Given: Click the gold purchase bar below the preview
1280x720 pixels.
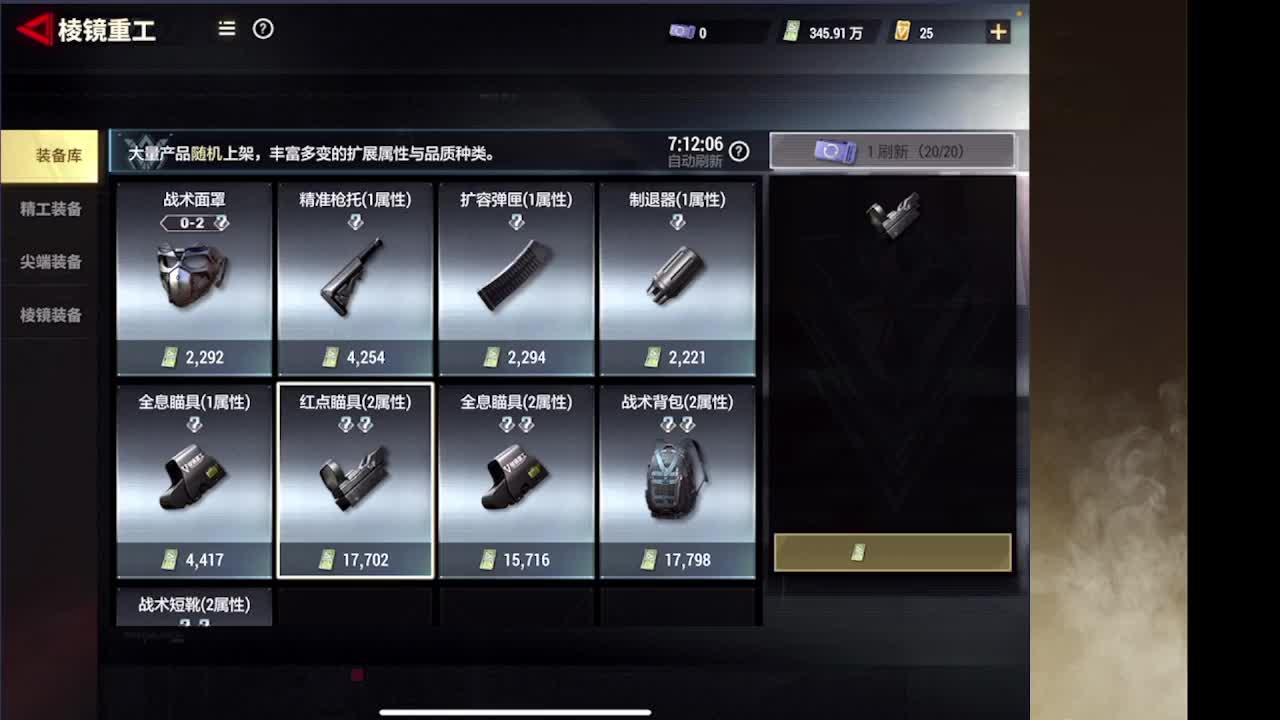Looking at the screenshot, I should 892,551.
